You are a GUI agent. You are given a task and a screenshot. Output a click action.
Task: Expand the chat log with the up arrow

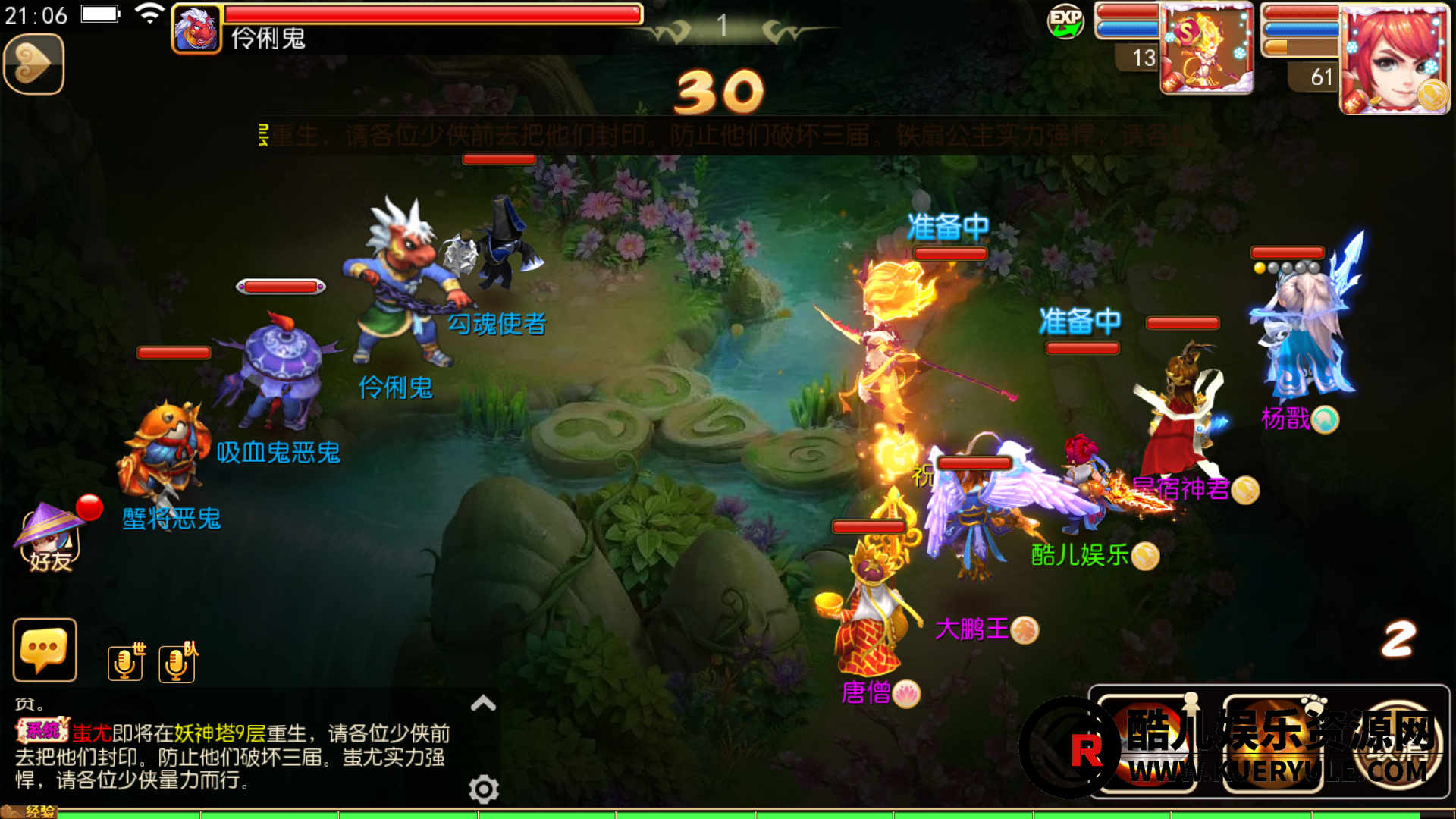[x=483, y=703]
